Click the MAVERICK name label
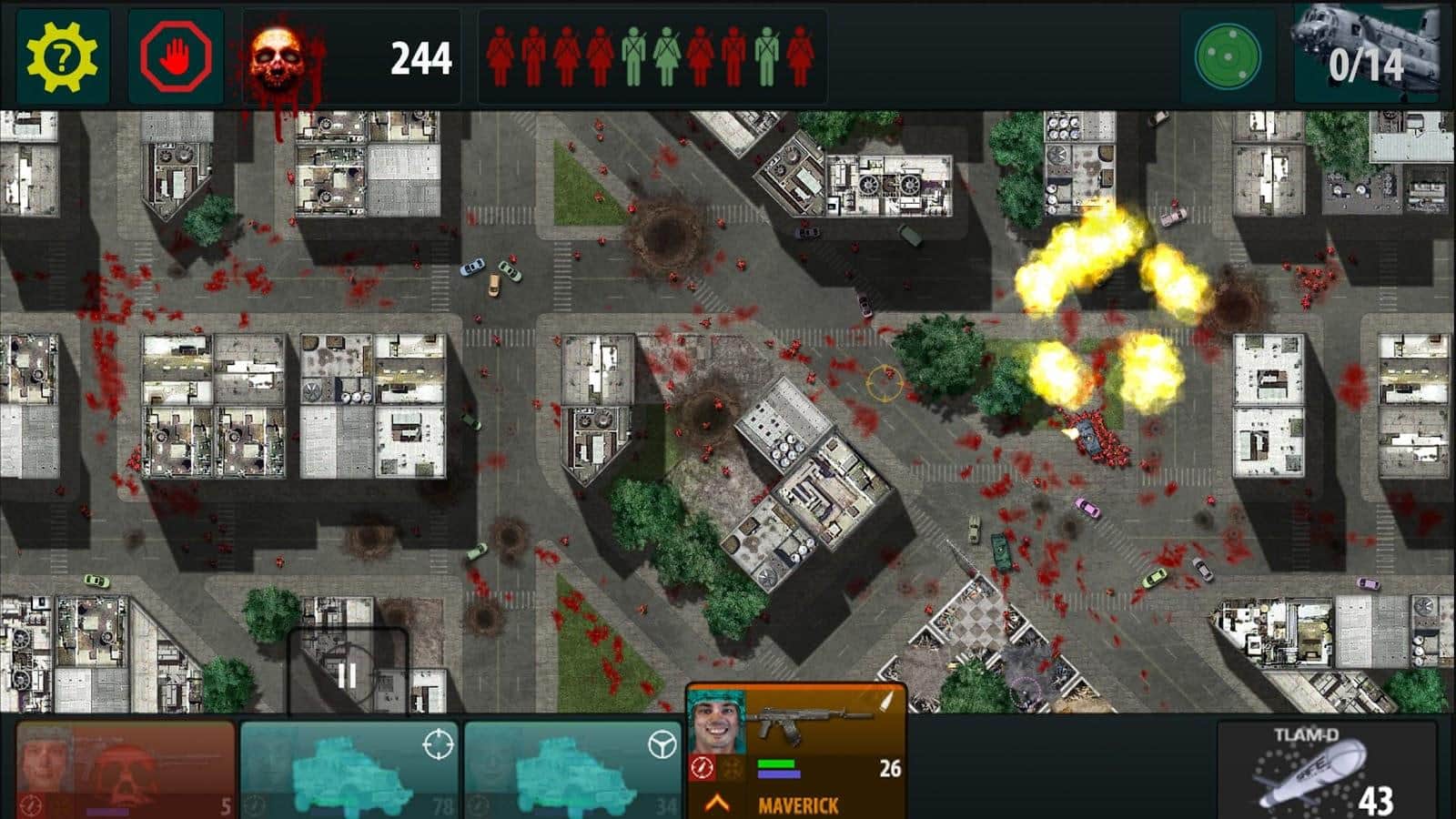This screenshot has height=819, width=1456. coord(800,804)
